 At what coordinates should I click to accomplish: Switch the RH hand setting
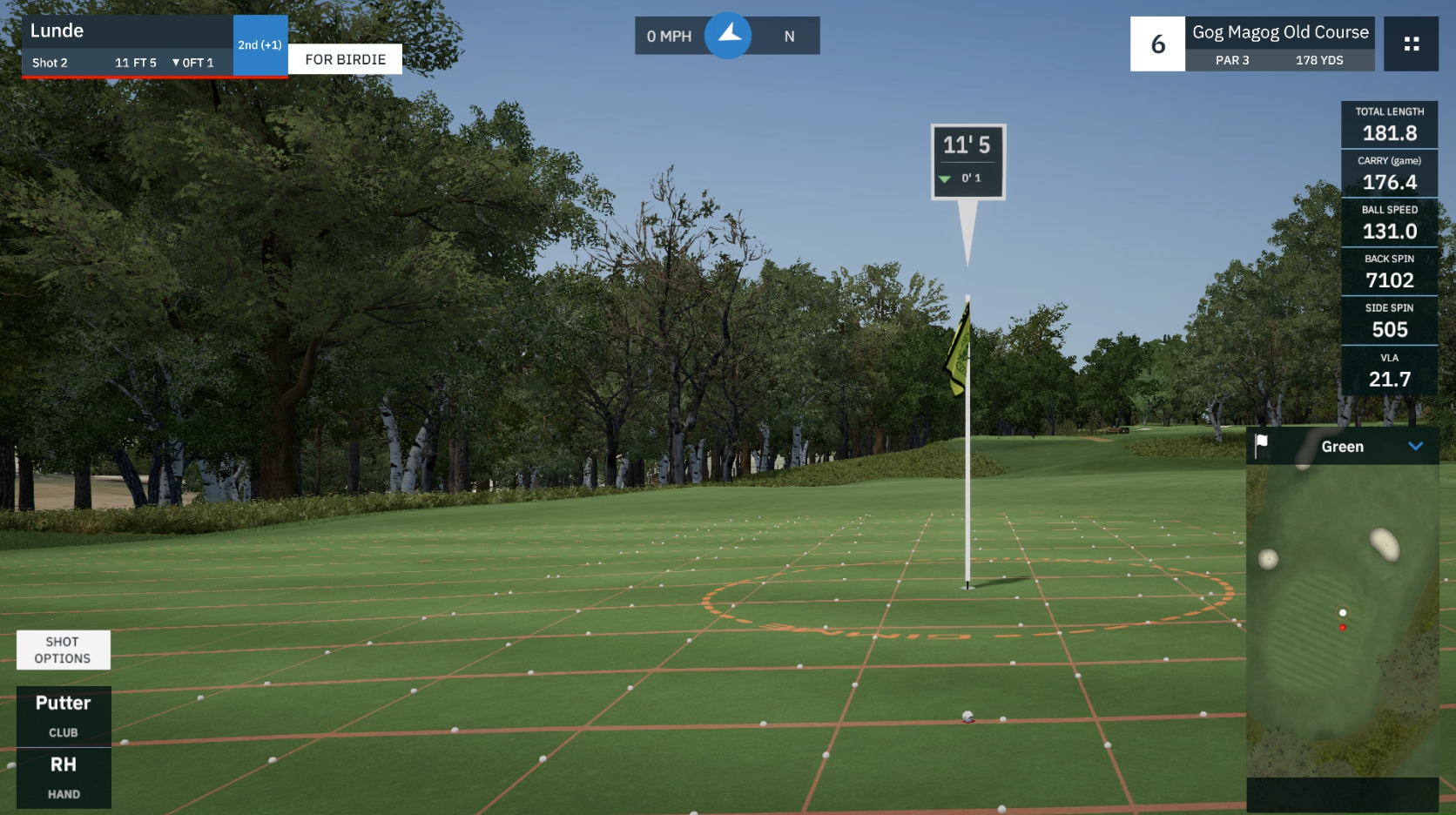(x=64, y=778)
